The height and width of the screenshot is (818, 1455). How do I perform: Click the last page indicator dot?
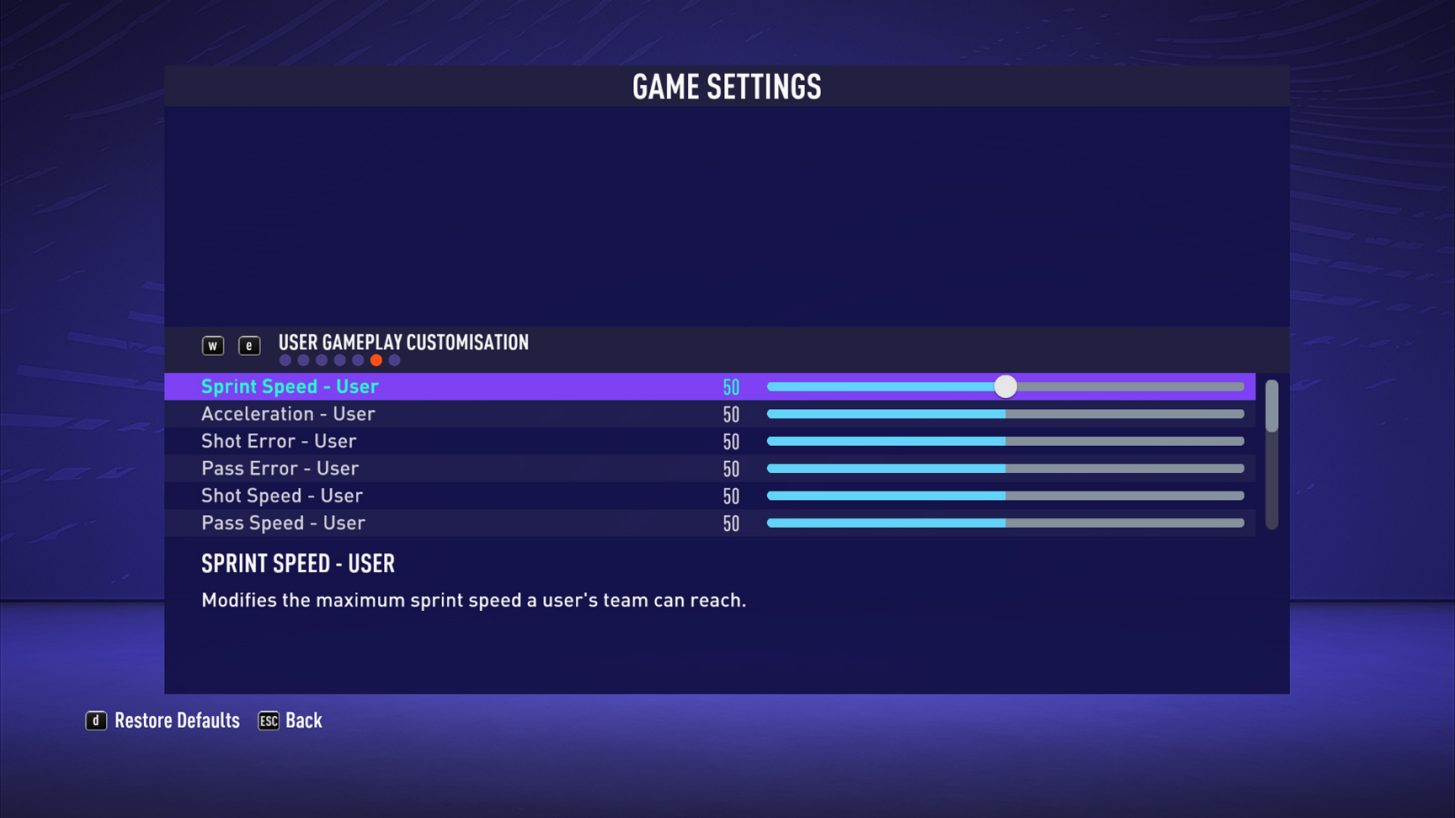click(394, 359)
